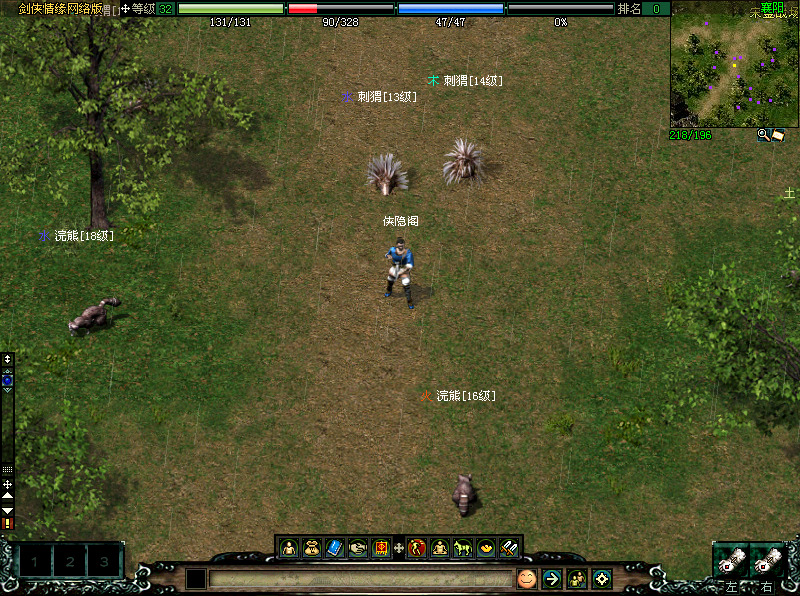Toggle the crossed swords icon
The height and width of the screenshot is (596, 800).
pos(509,548)
